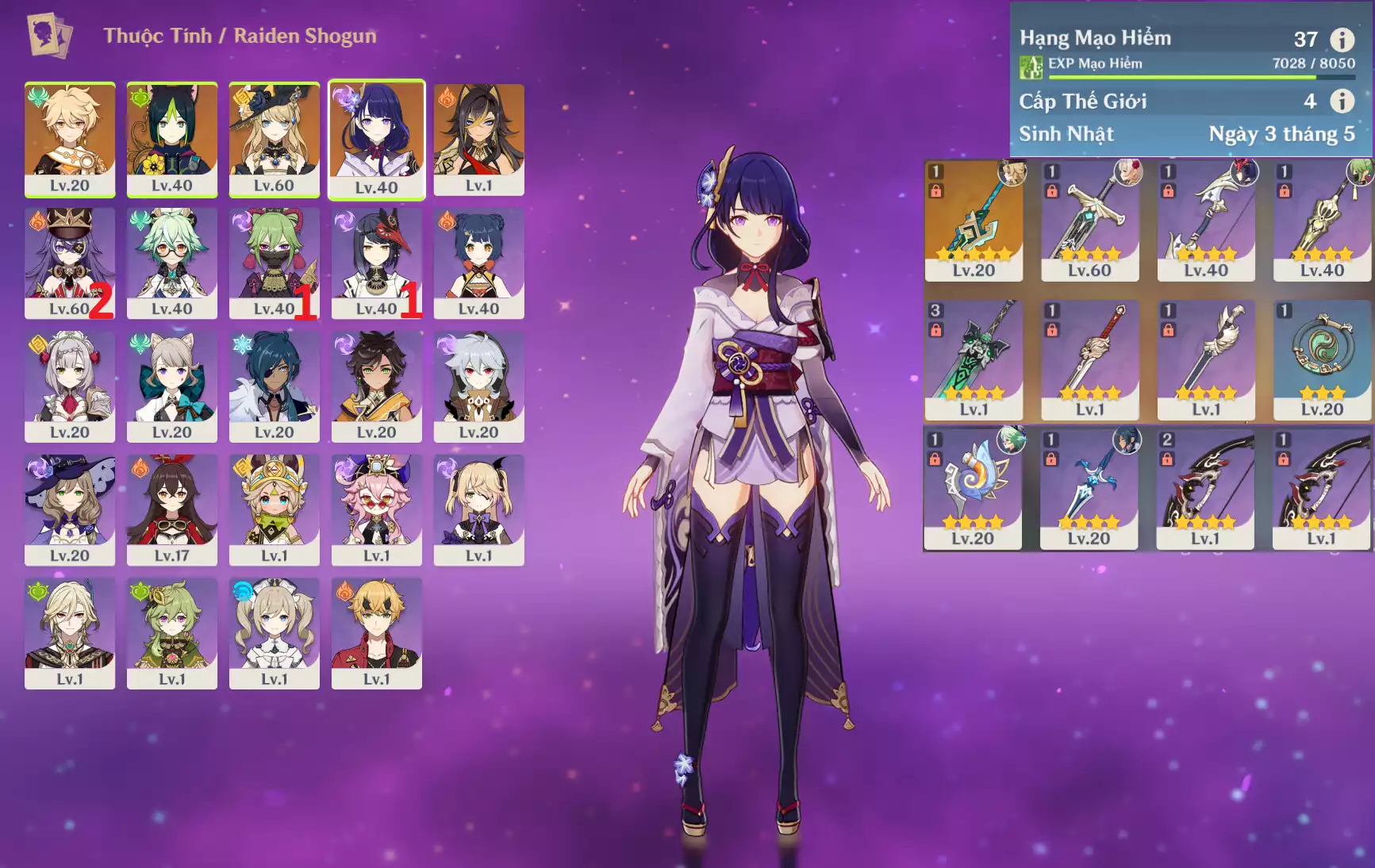Viewport: 1375px width, 868px height.
Task: Pick Lisa's portrait with witch hat
Action: [x=70, y=510]
